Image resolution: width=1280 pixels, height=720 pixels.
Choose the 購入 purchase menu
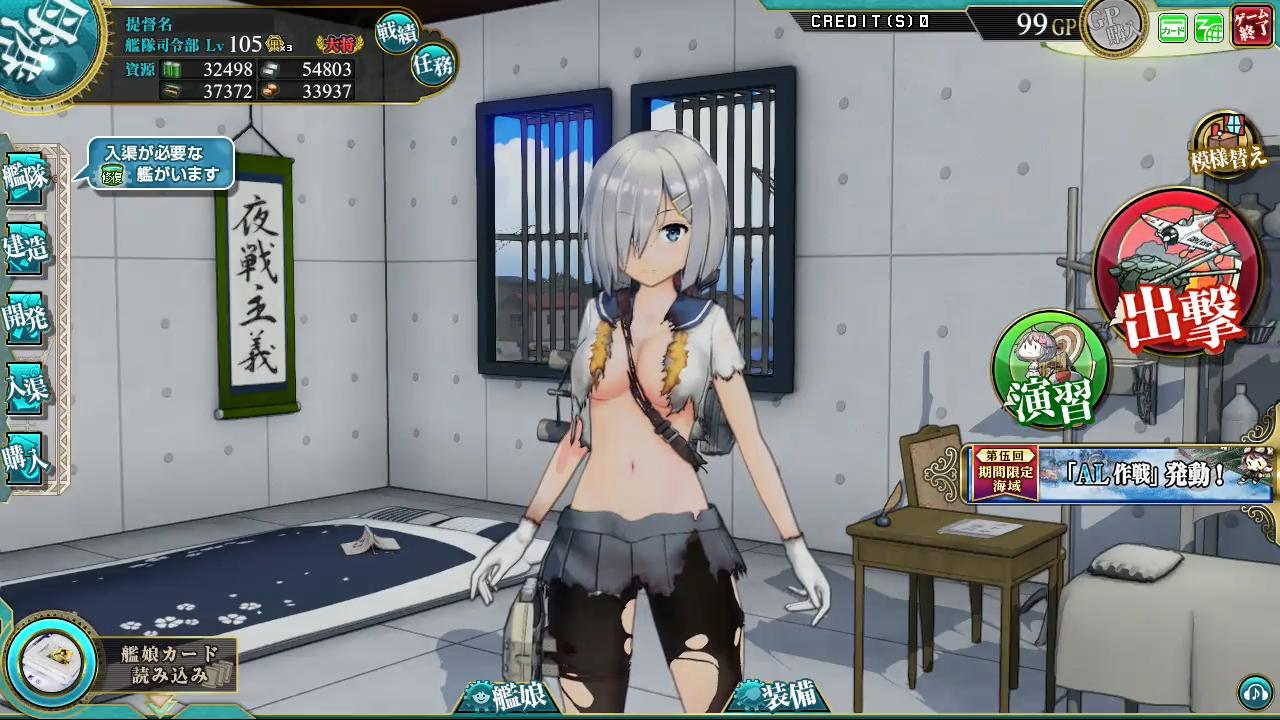click(26, 459)
